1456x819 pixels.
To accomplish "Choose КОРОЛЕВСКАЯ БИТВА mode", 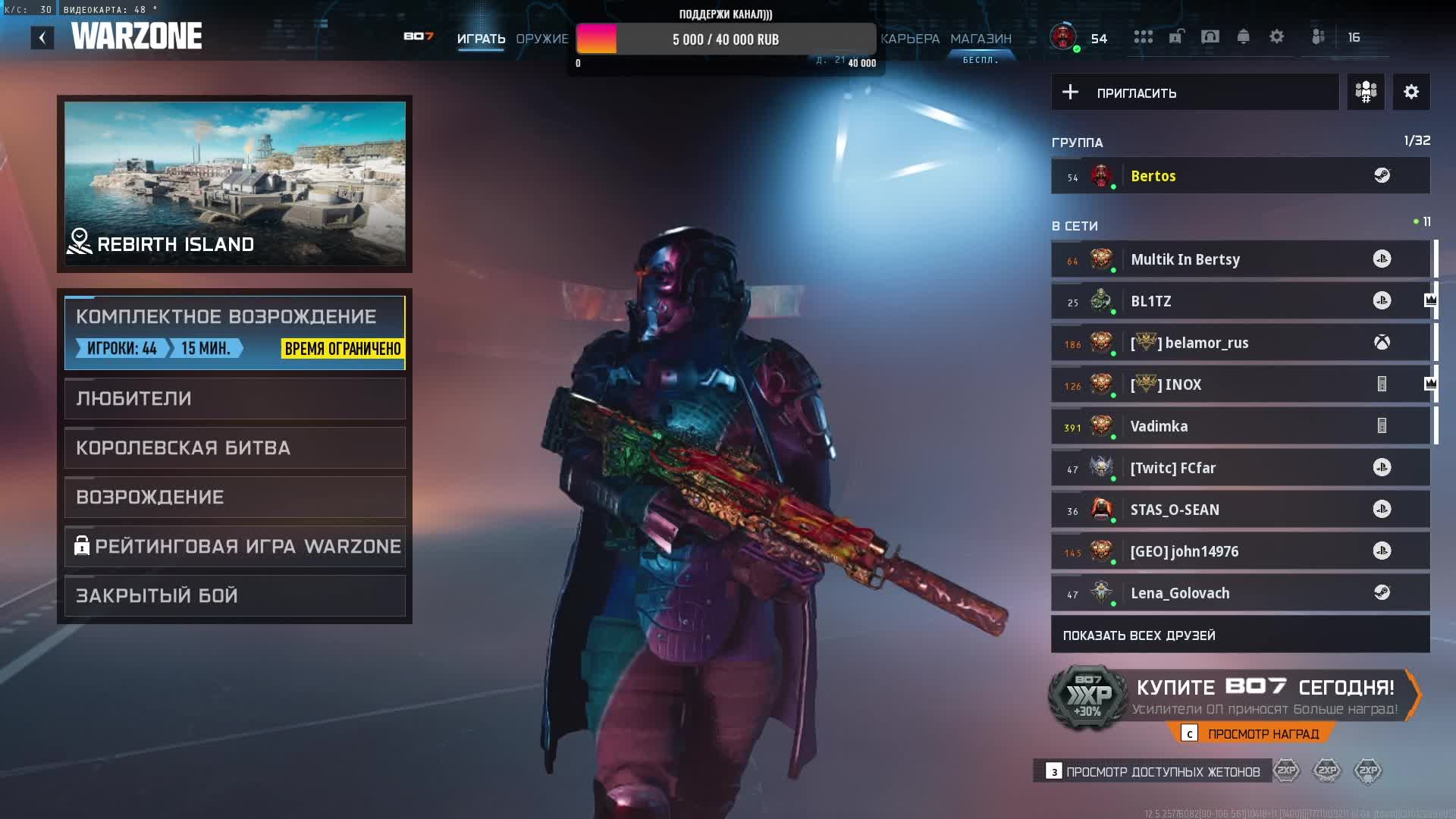I will [234, 447].
